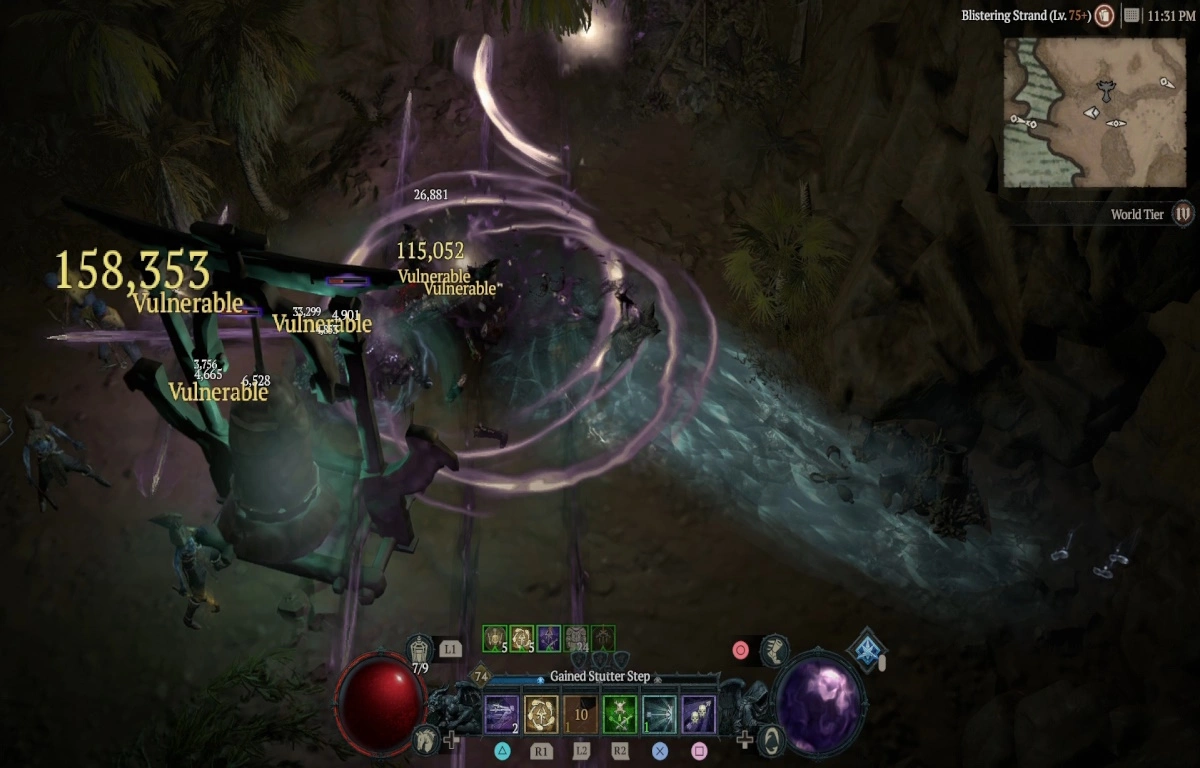
Task: Click the World Tier IV badge
Action: [x=1184, y=214]
